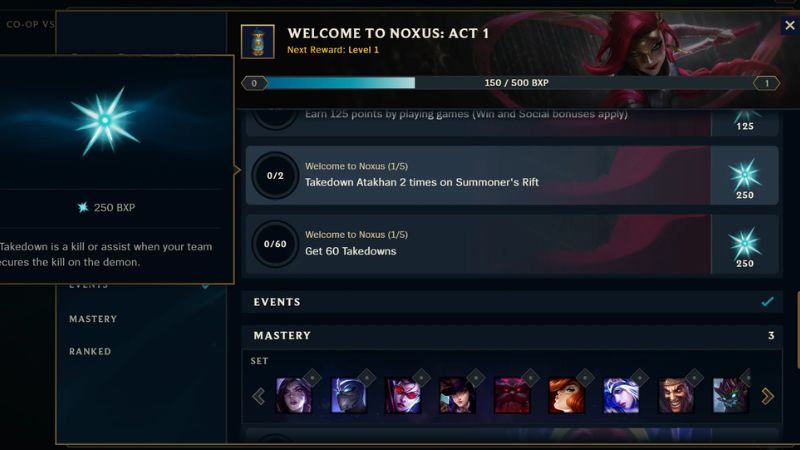Collapse the Events section header

click(x=511, y=301)
